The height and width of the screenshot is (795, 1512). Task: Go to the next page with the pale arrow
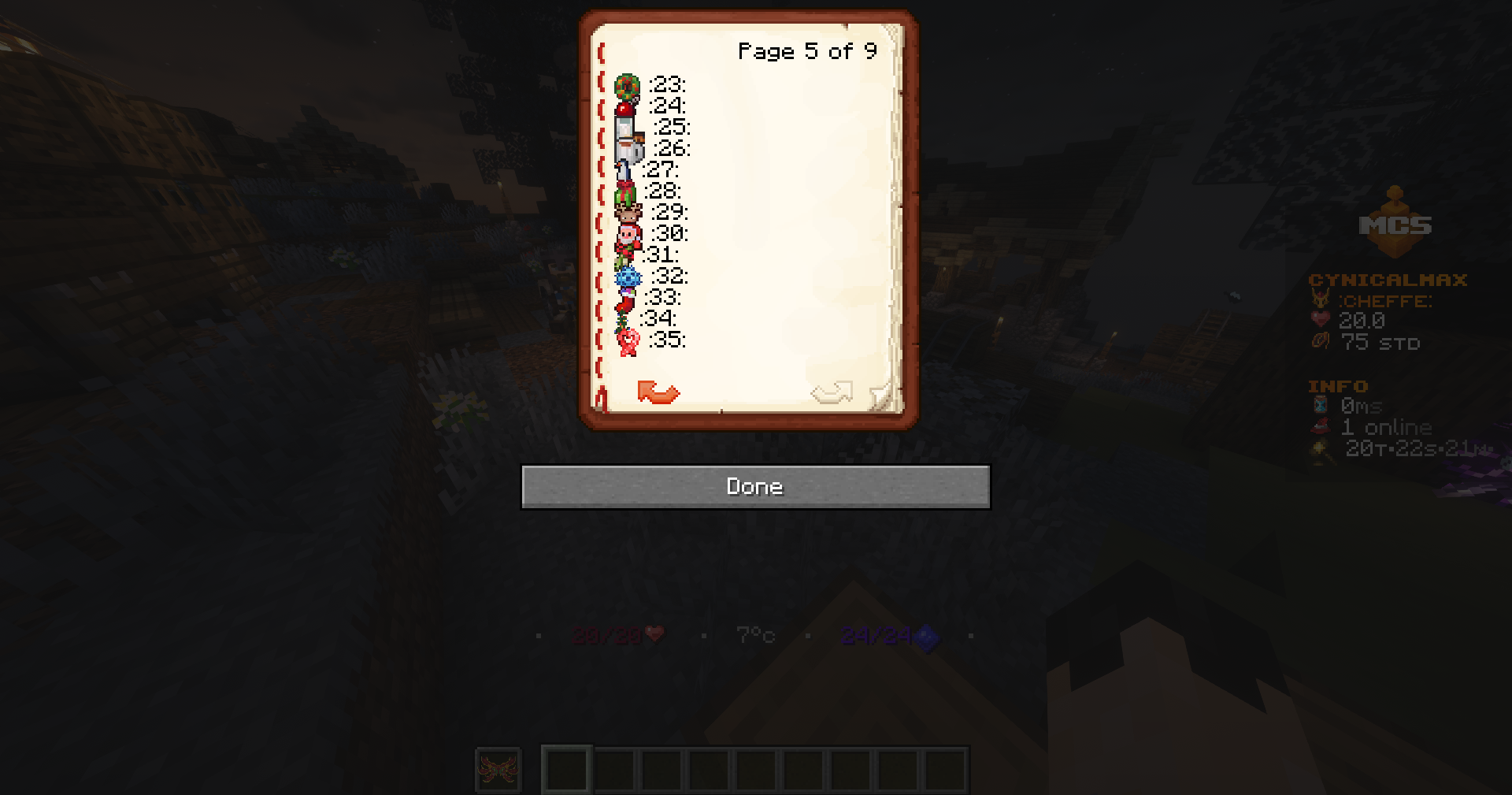(x=832, y=392)
